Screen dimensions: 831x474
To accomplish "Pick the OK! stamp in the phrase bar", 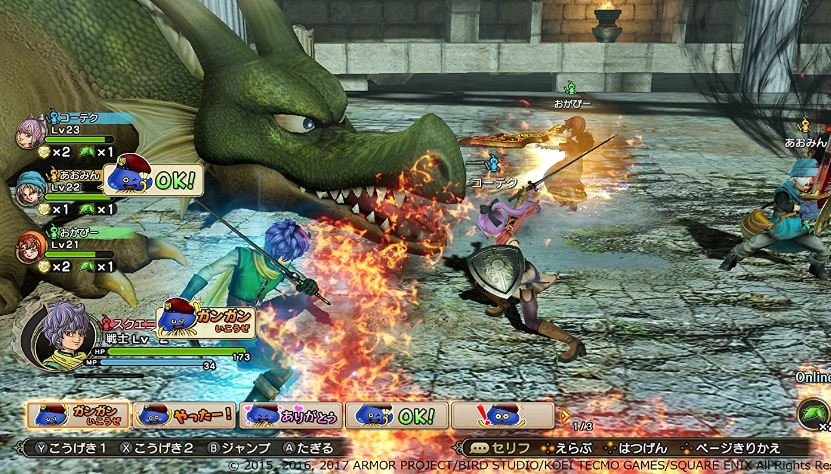I will click(x=397, y=414).
